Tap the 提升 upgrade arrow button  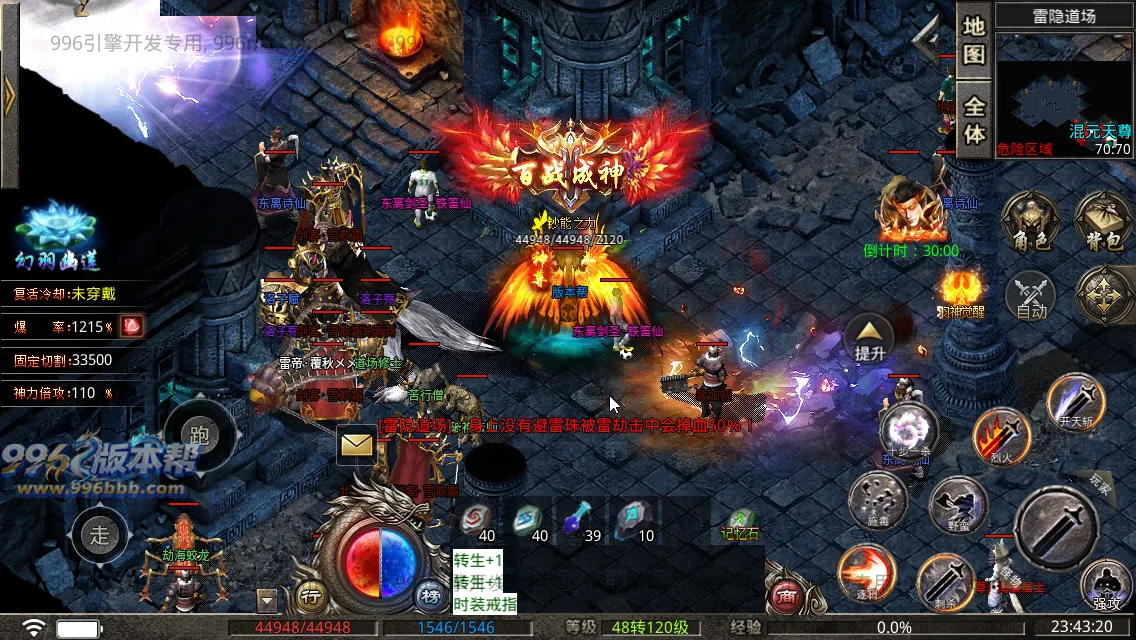point(870,338)
